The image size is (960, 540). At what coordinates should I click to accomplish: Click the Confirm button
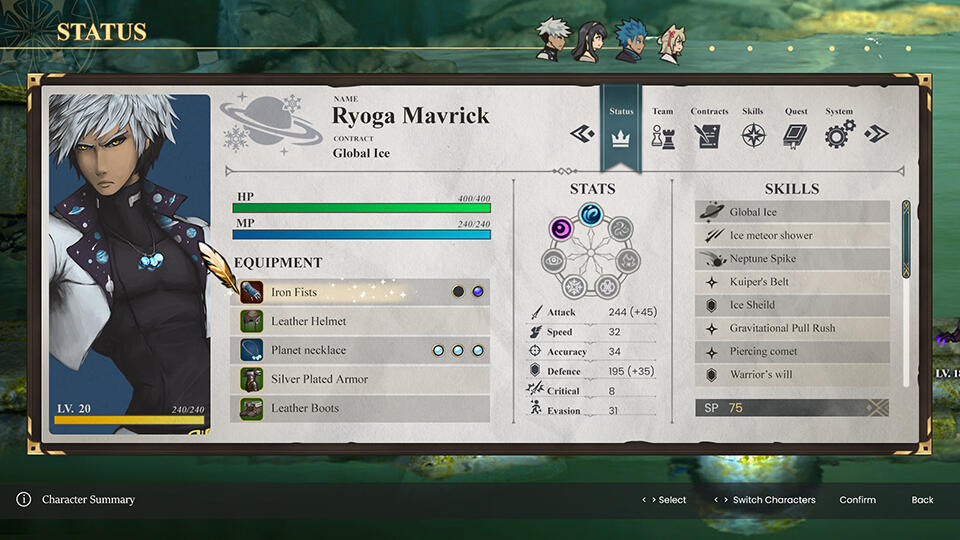(857, 500)
